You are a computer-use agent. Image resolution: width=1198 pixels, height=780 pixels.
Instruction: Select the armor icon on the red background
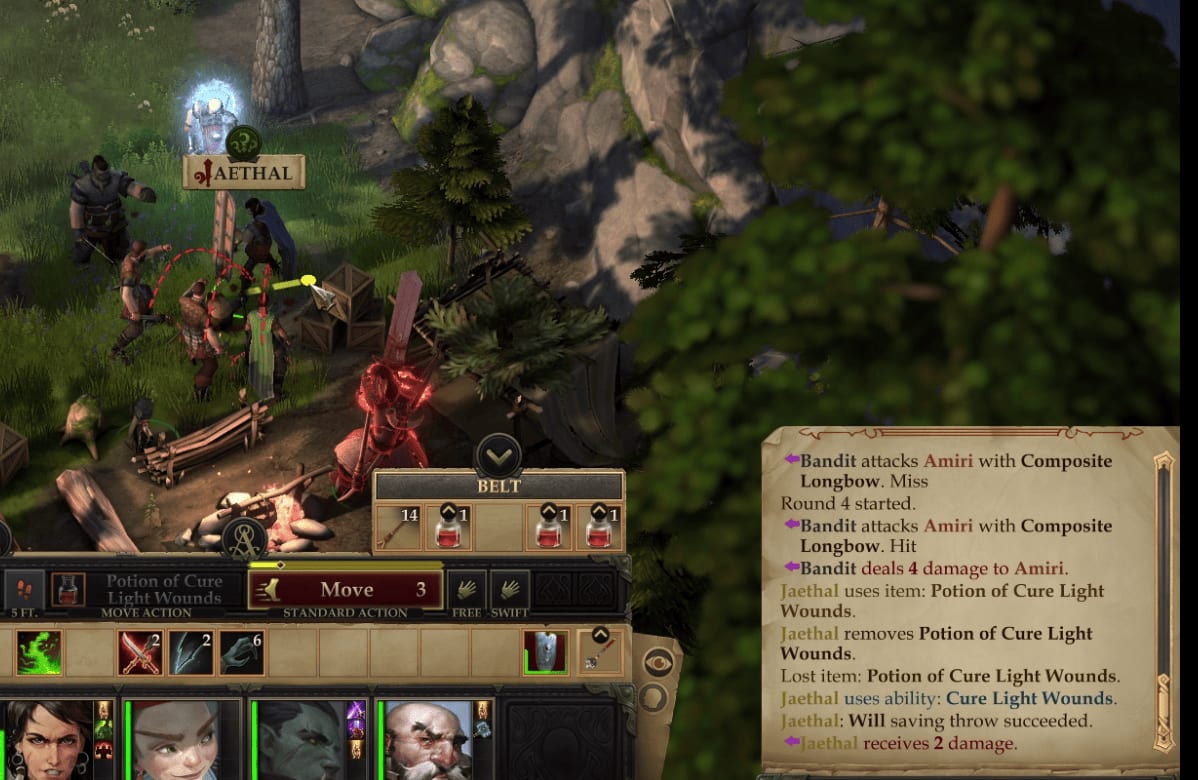pyautogui.click(x=545, y=652)
